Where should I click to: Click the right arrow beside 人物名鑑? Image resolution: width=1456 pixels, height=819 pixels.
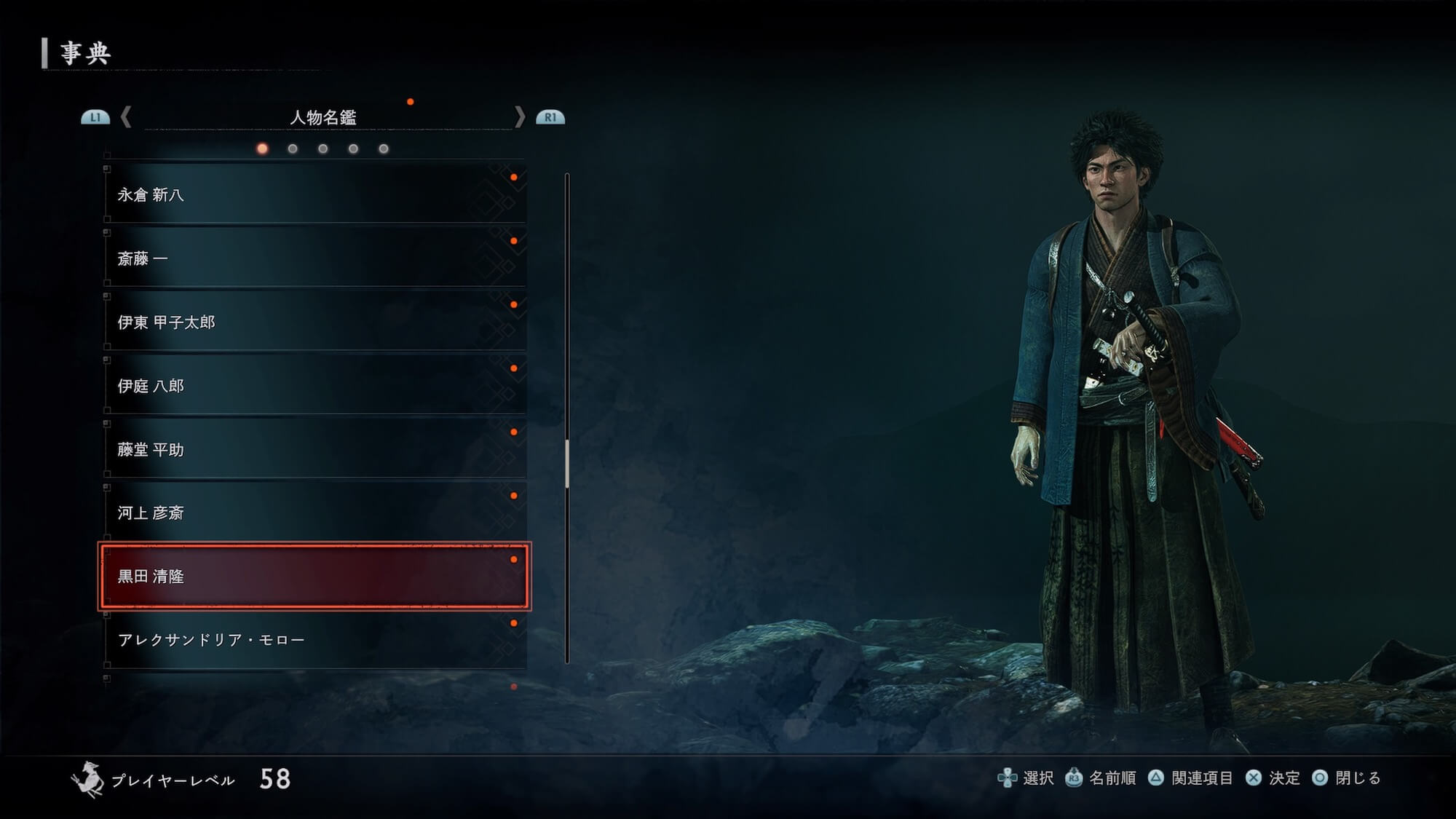[x=519, y=117]
